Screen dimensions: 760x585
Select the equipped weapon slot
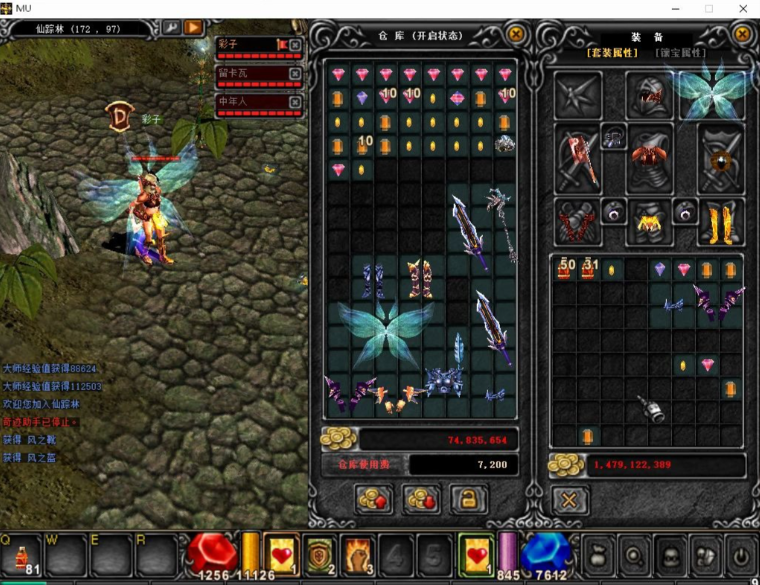tap(578, 159)
